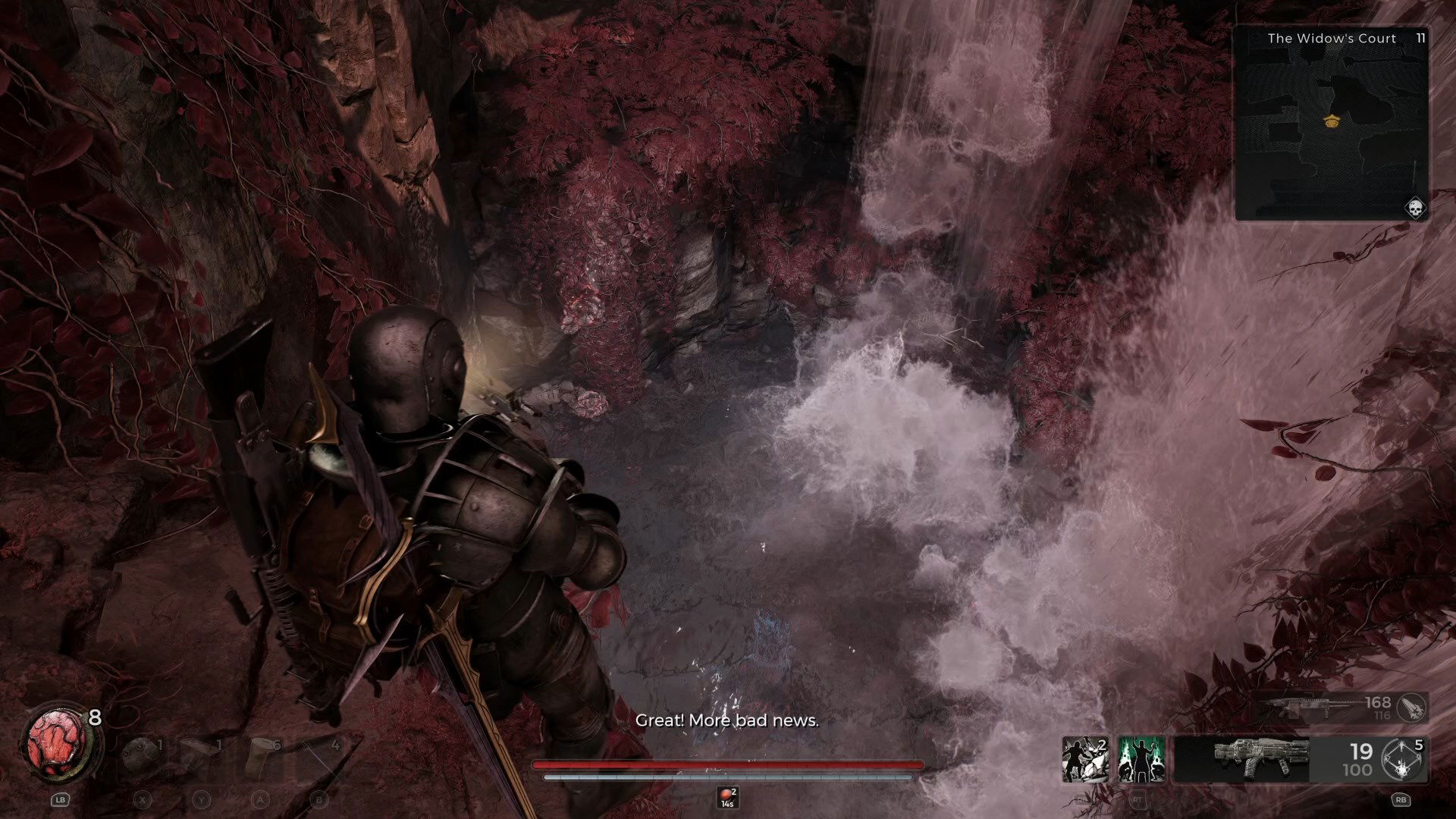Activate the green glowing figures skill

click(x=1141, y=758)
